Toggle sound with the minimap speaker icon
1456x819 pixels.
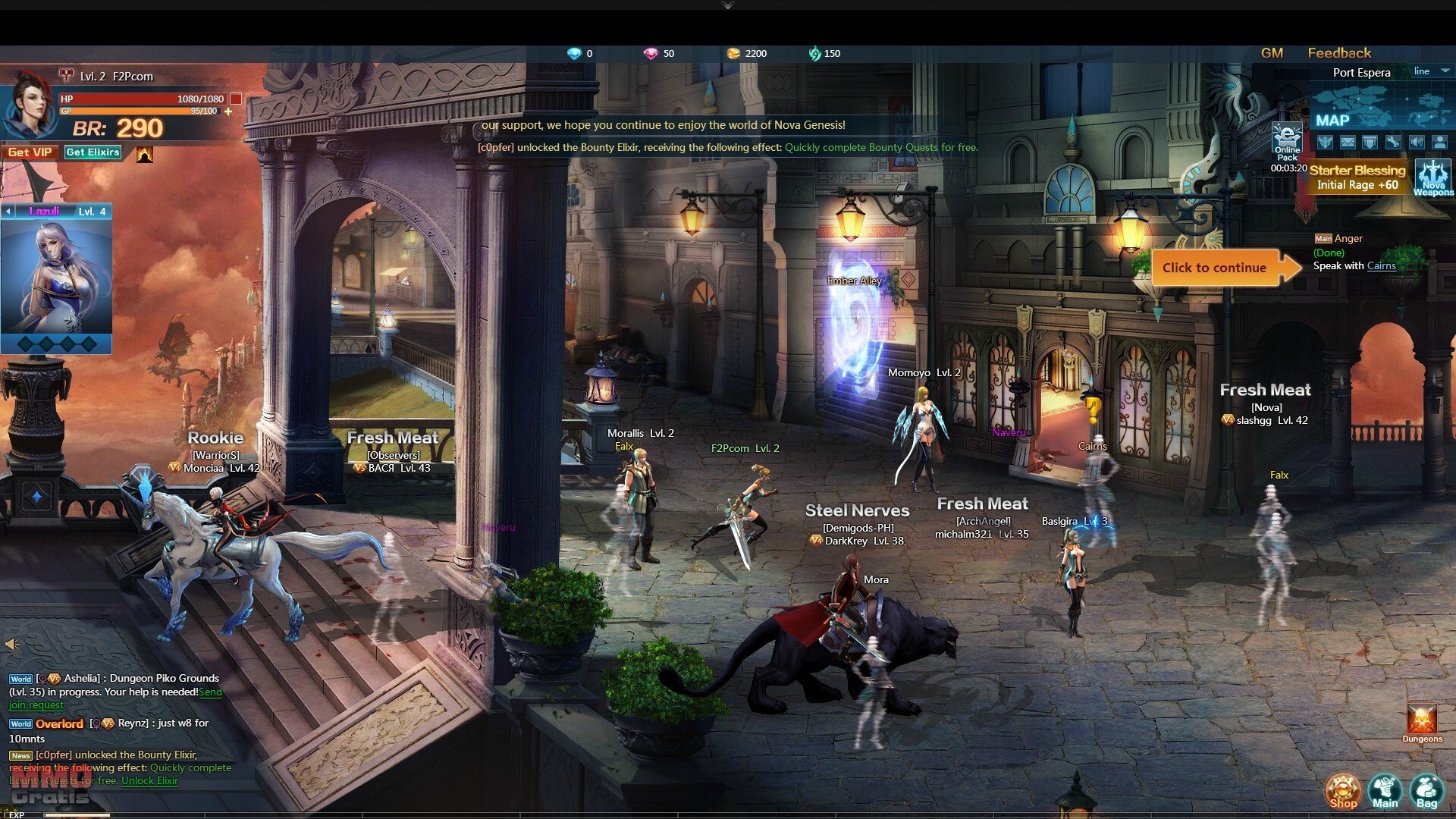click(x=1417, y=142)
